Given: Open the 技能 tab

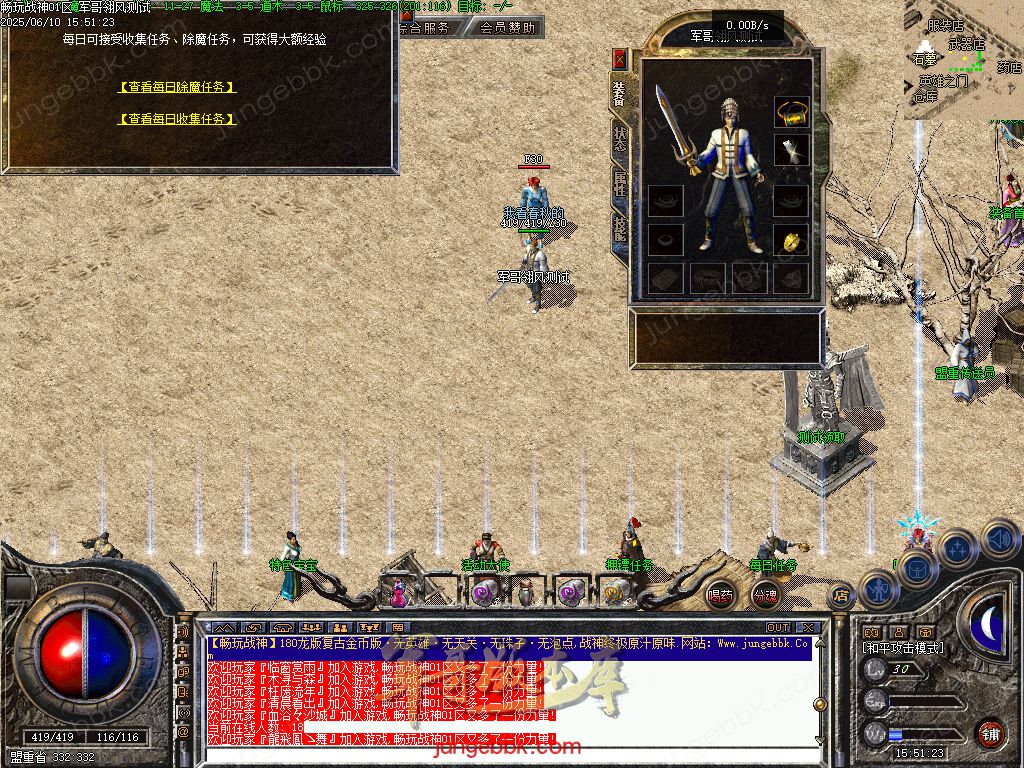Looking at the screenshot, I should coord(620,228).
